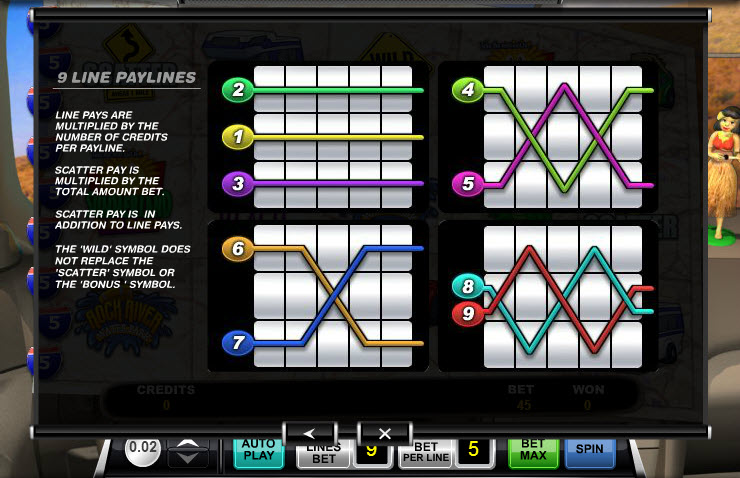The width and height of the screenshot is (740, 478).
Task: Change the coin value with the arrow stepper
Action: pos(188,454)
